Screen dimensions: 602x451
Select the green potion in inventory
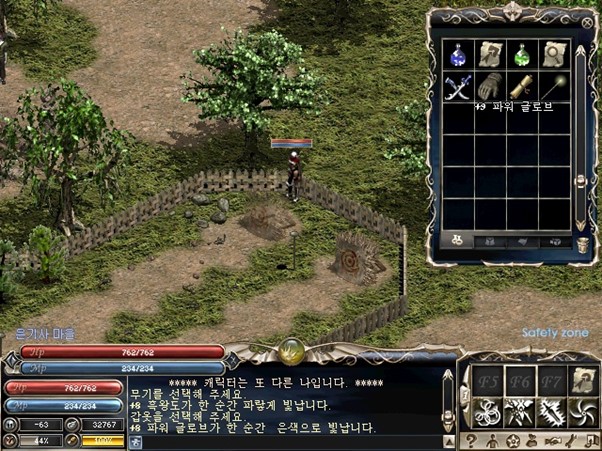pos(519,54)
